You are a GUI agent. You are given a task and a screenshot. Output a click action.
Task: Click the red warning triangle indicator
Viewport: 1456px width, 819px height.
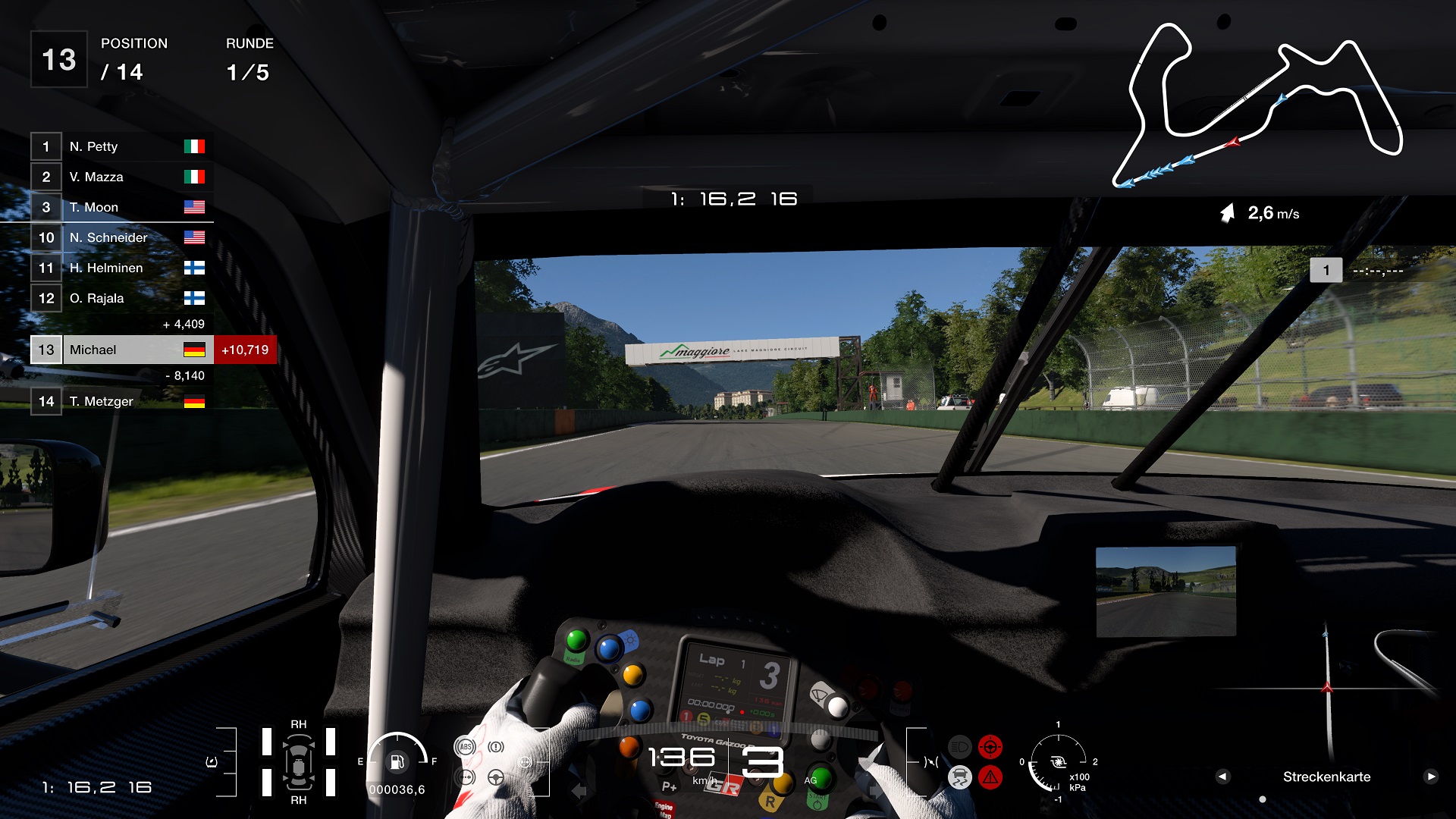pyautogui.click(x=990, y=777)
